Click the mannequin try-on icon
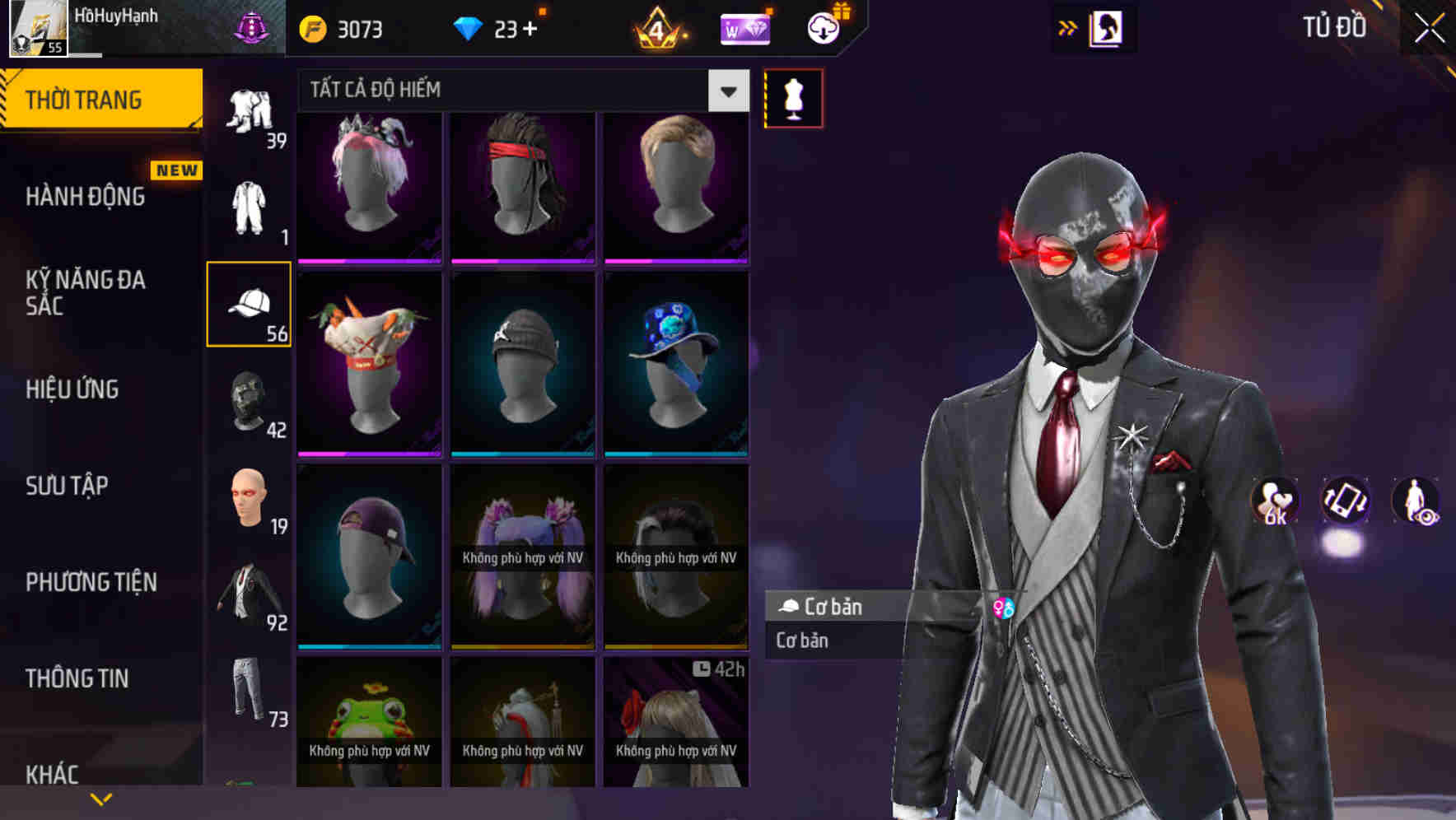The height and width of the screenshot is (820, 1456). 791,97
